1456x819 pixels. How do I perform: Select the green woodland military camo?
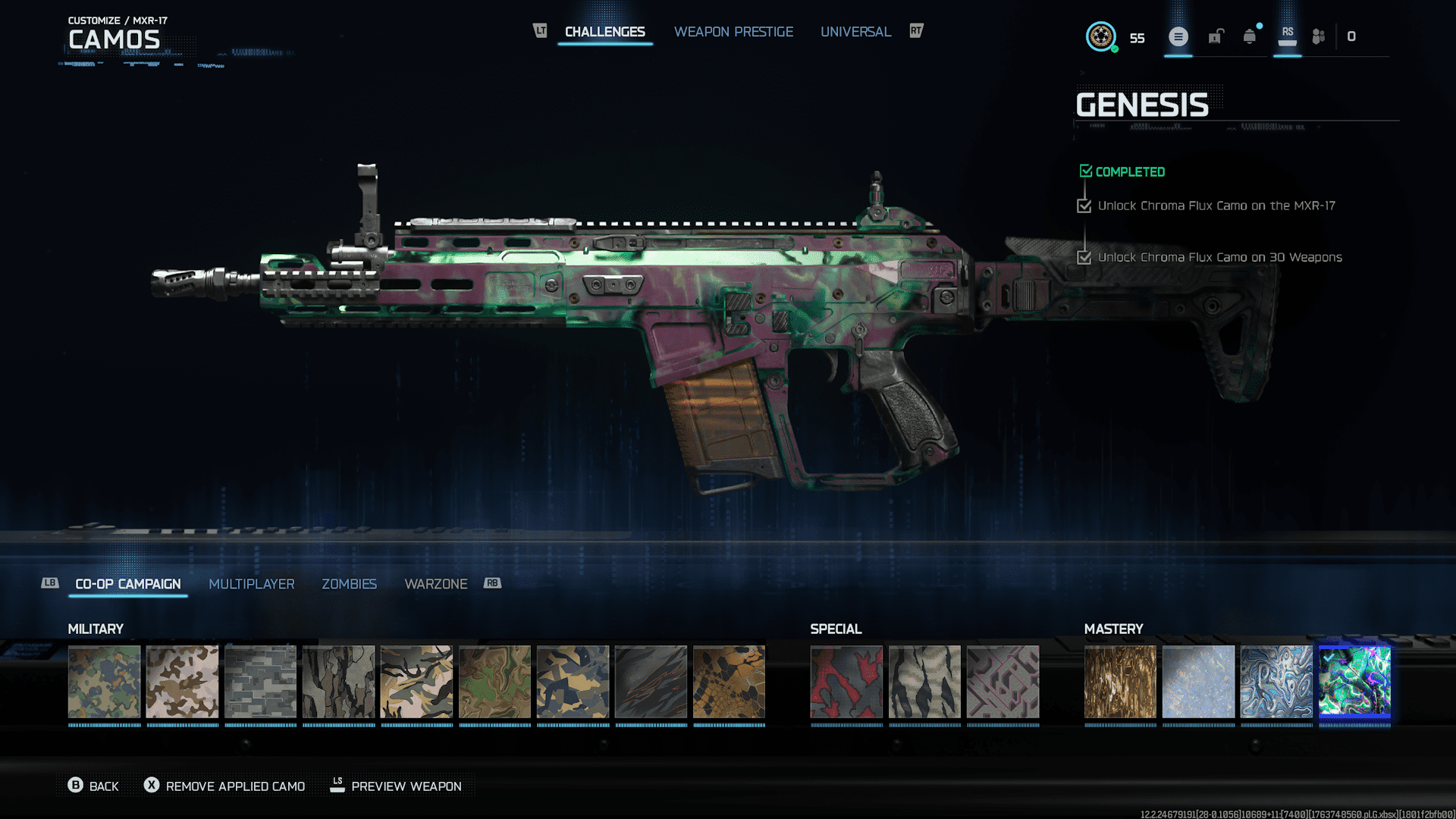105,682
